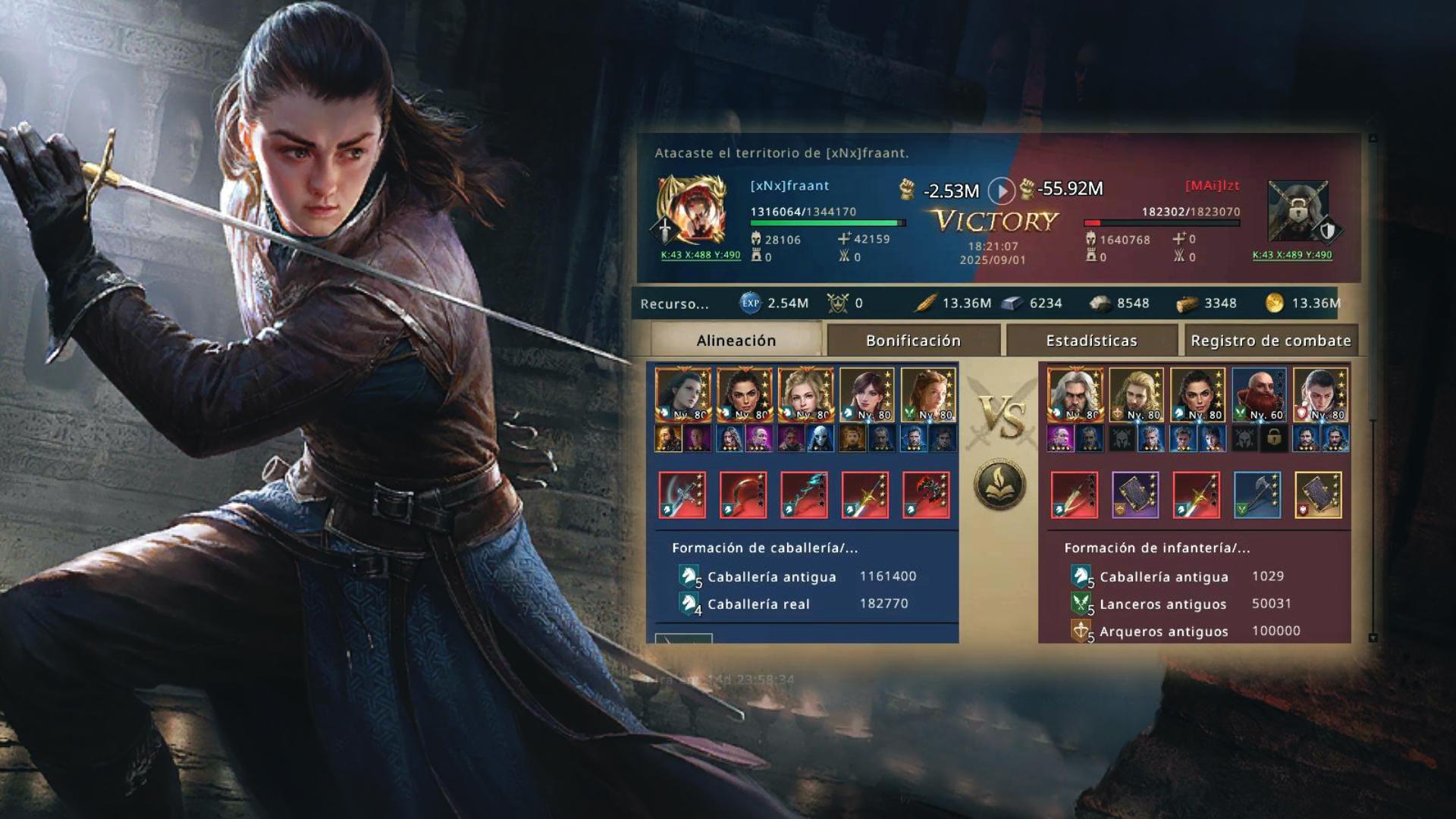Open the Bonificación tab

tap(913, 340)
